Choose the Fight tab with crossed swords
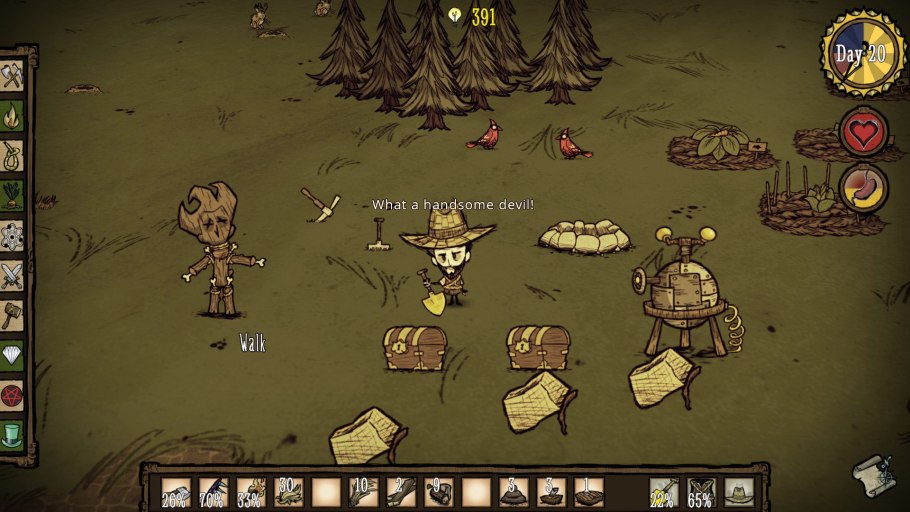Screen dimensions: 910x512 coord(12,276)
